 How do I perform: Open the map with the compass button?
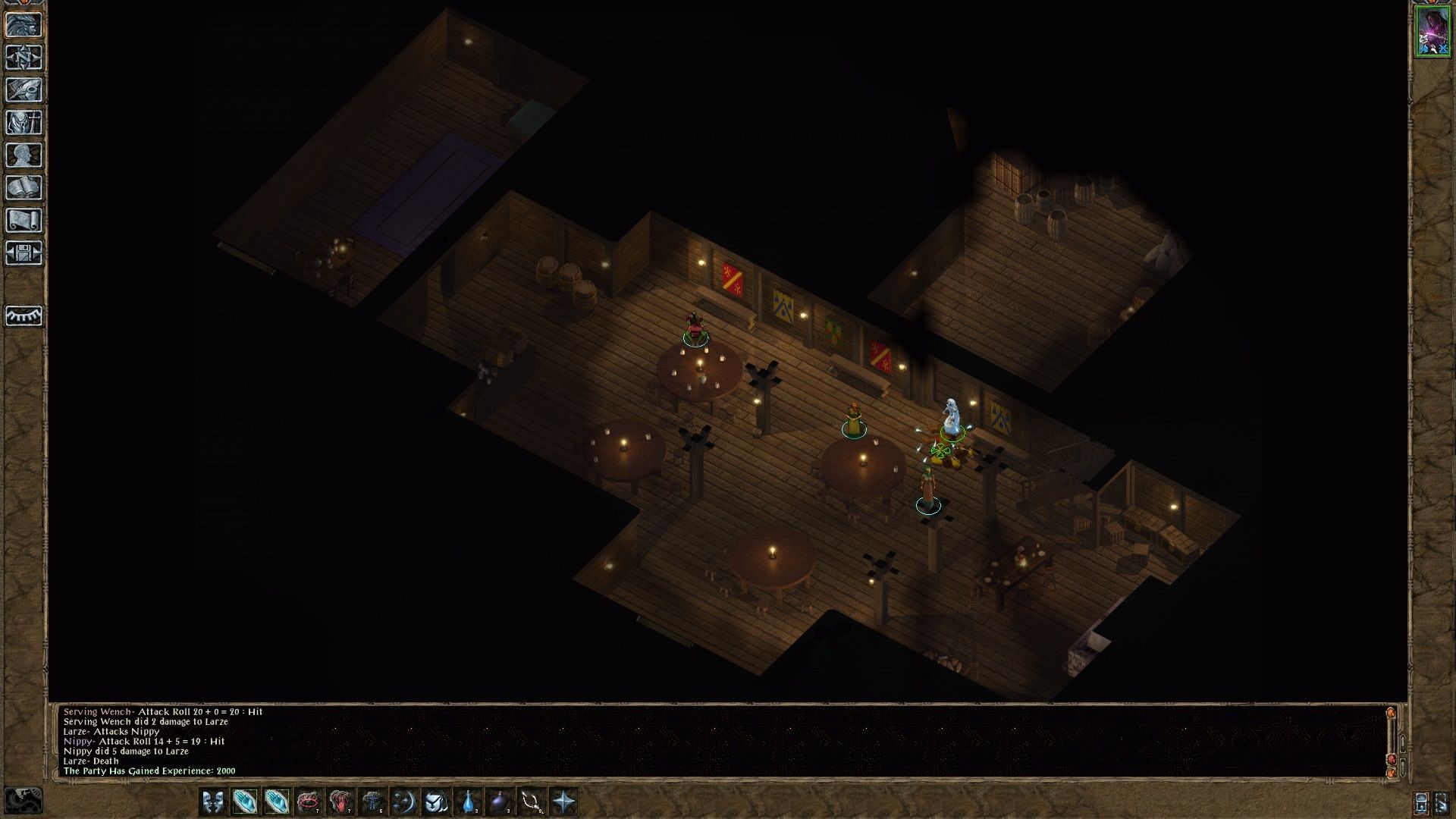click(24, 58)
